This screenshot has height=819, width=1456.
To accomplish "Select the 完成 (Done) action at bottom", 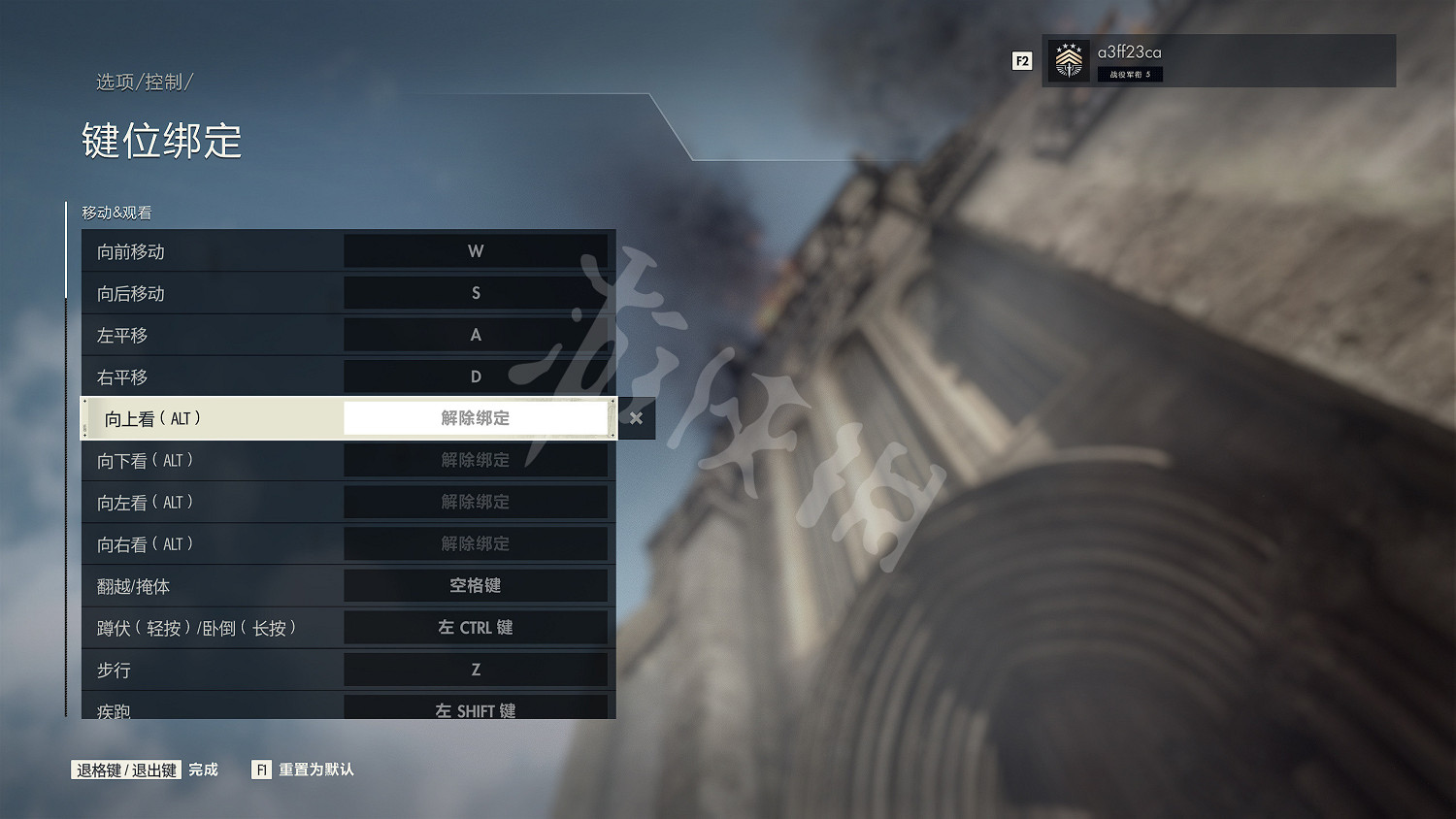I will [x=202, y=770].
